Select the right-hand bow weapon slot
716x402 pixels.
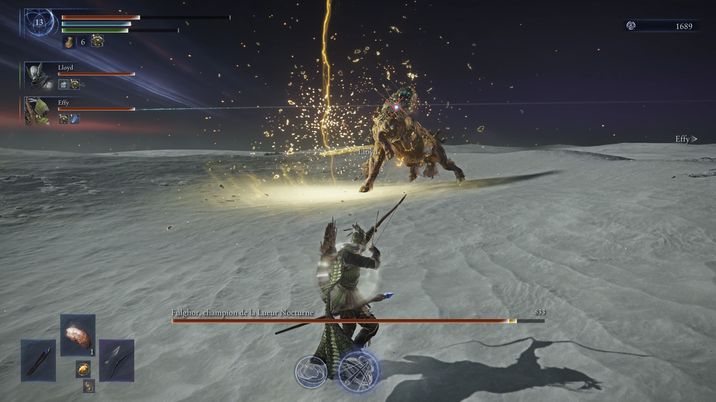point(116,360)
